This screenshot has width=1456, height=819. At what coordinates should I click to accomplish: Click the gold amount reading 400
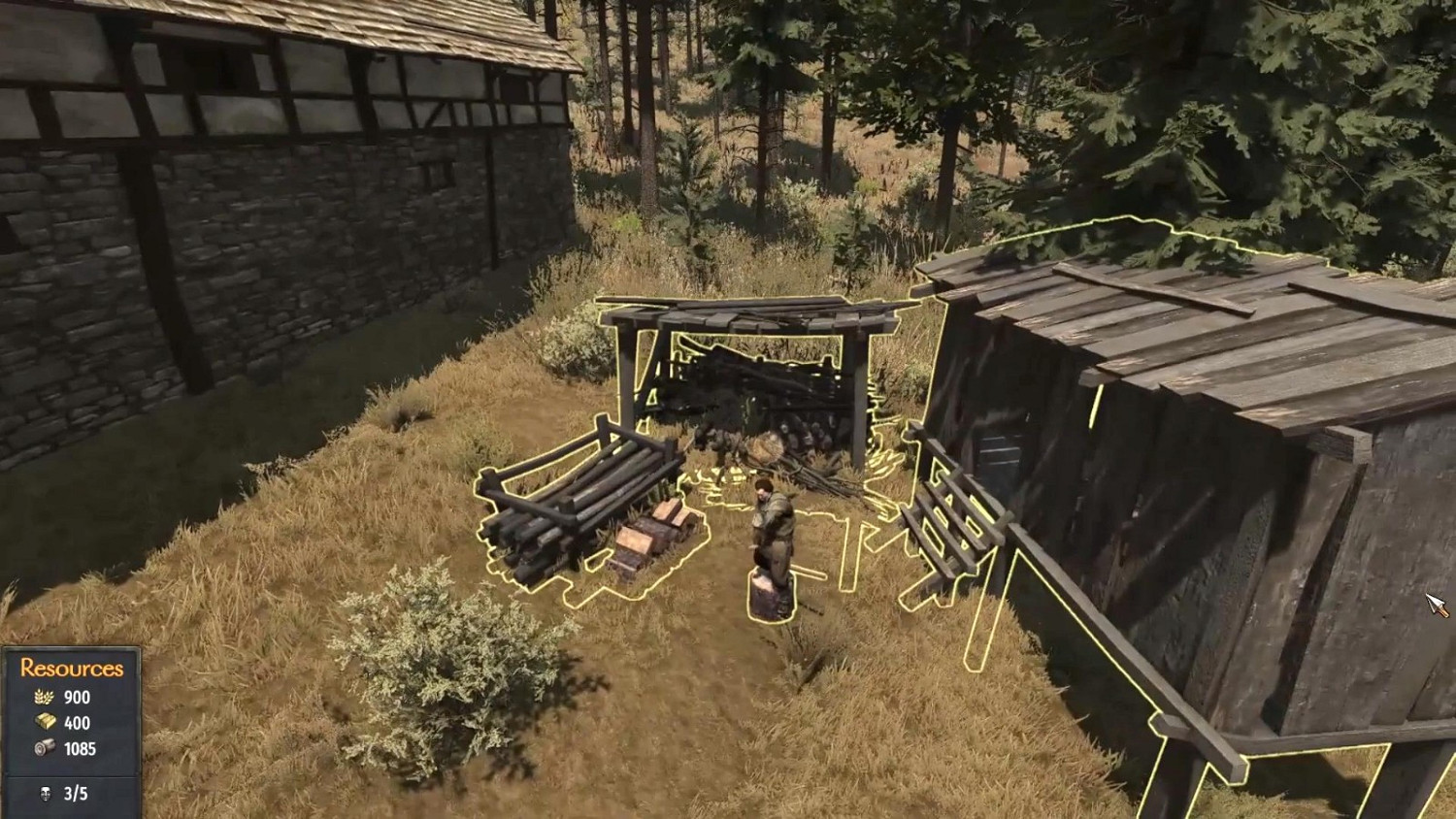(x=78, y=723)
